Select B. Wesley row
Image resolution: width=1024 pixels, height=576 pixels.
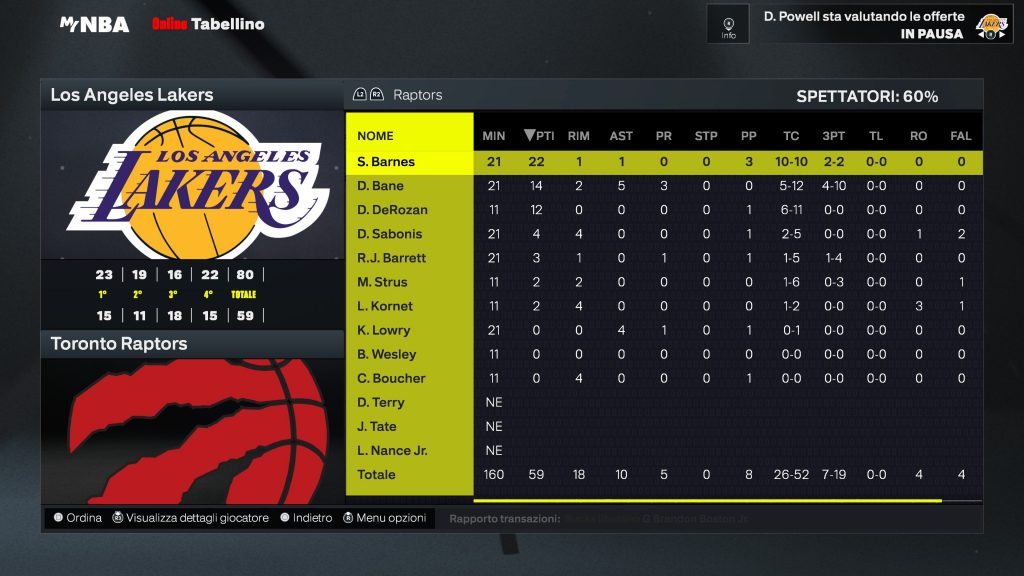tap(387, 354)
